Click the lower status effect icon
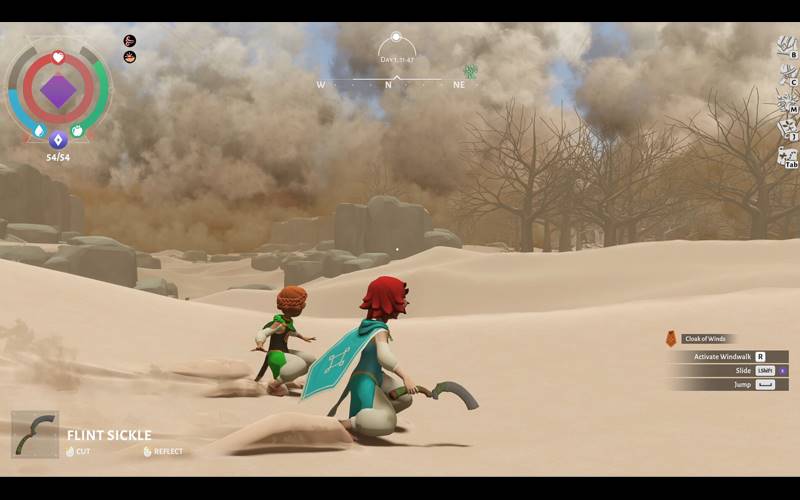Screen dimensions: 800x500 pyautogui.click(x=130, y=57)
